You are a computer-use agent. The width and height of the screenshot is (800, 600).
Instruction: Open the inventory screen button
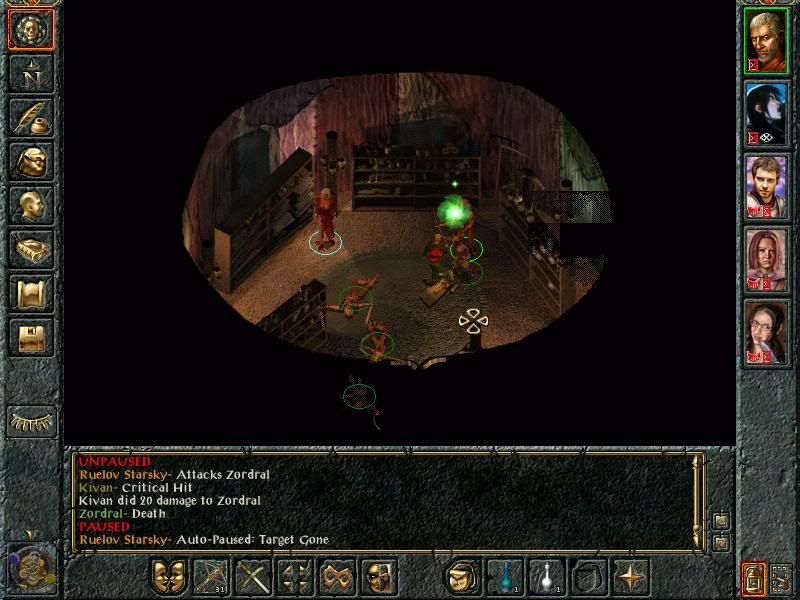31,161
